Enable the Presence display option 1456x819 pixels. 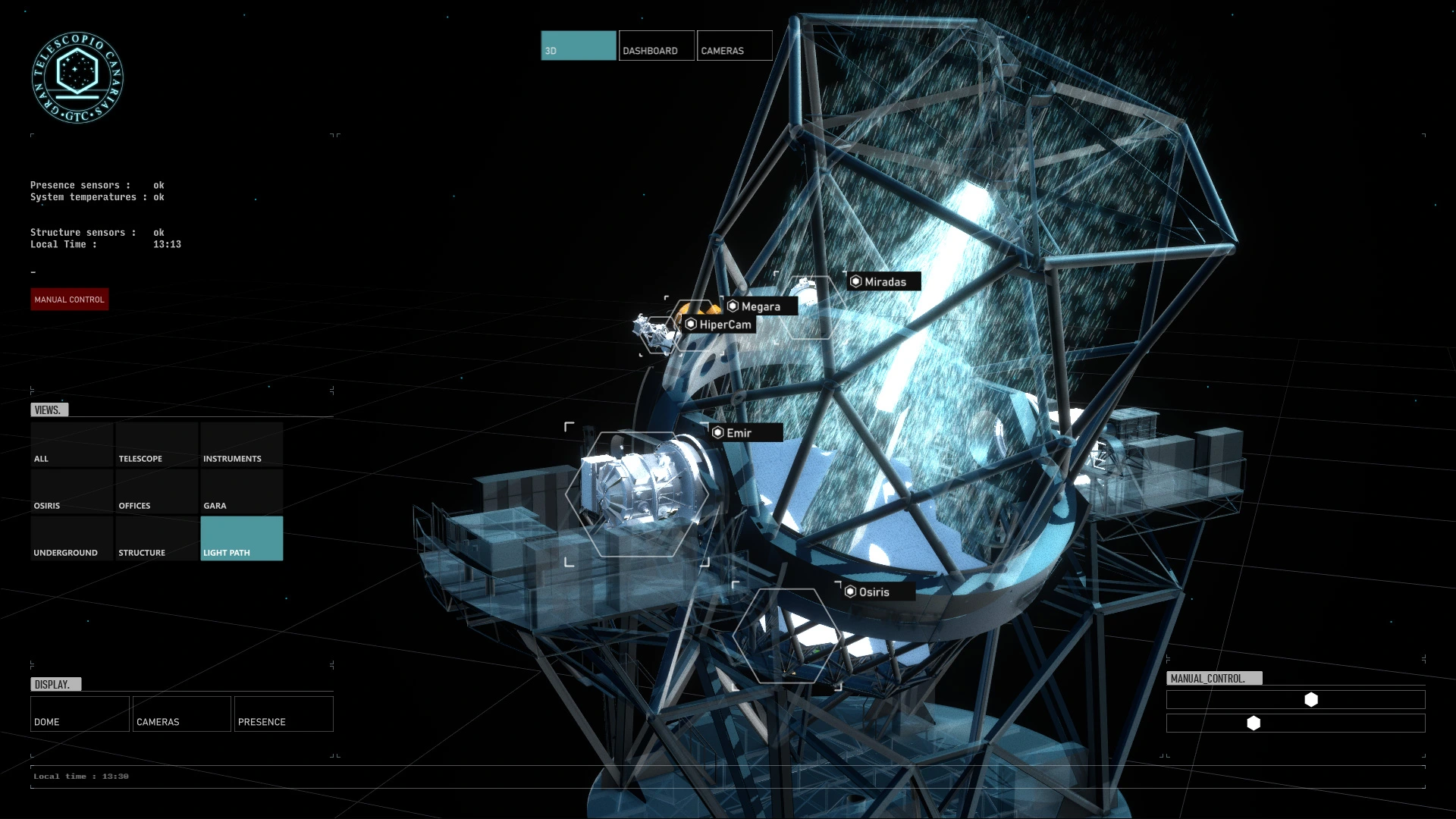(x=284, y=714)
